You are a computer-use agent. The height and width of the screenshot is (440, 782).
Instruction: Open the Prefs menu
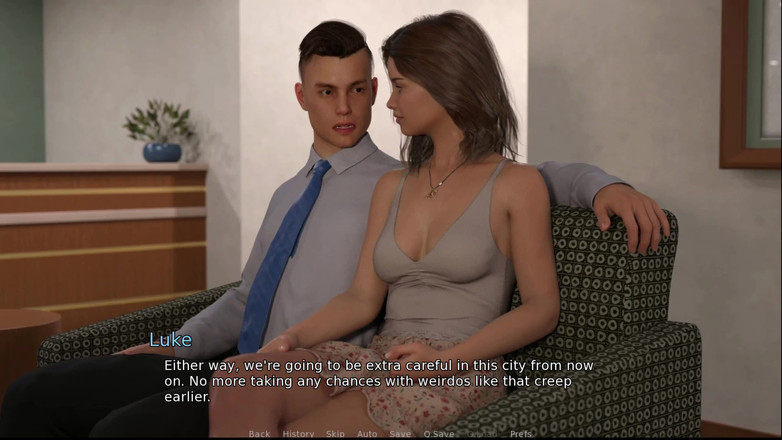(521, 434)
